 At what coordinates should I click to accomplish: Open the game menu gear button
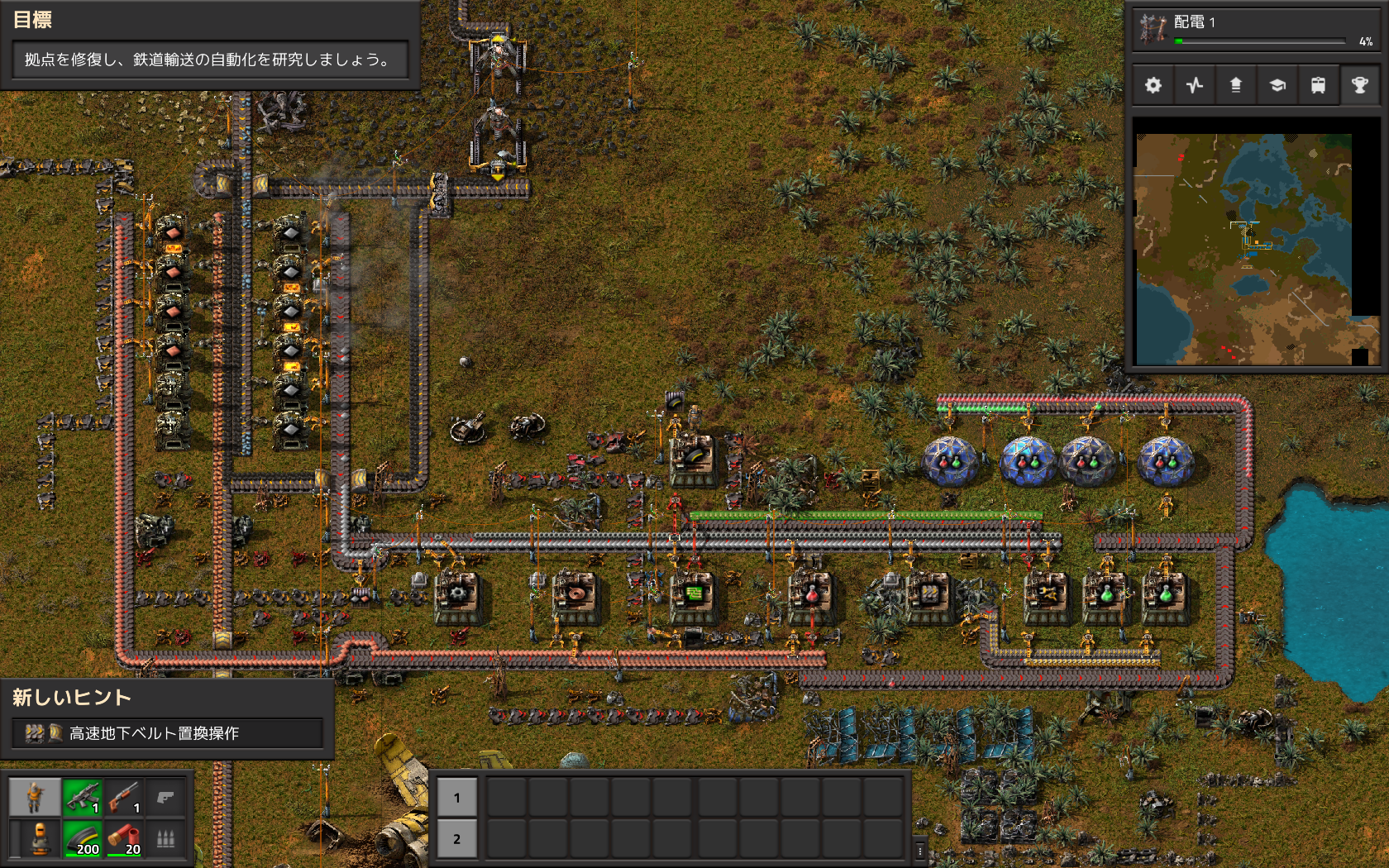(x=1153, y=85)
